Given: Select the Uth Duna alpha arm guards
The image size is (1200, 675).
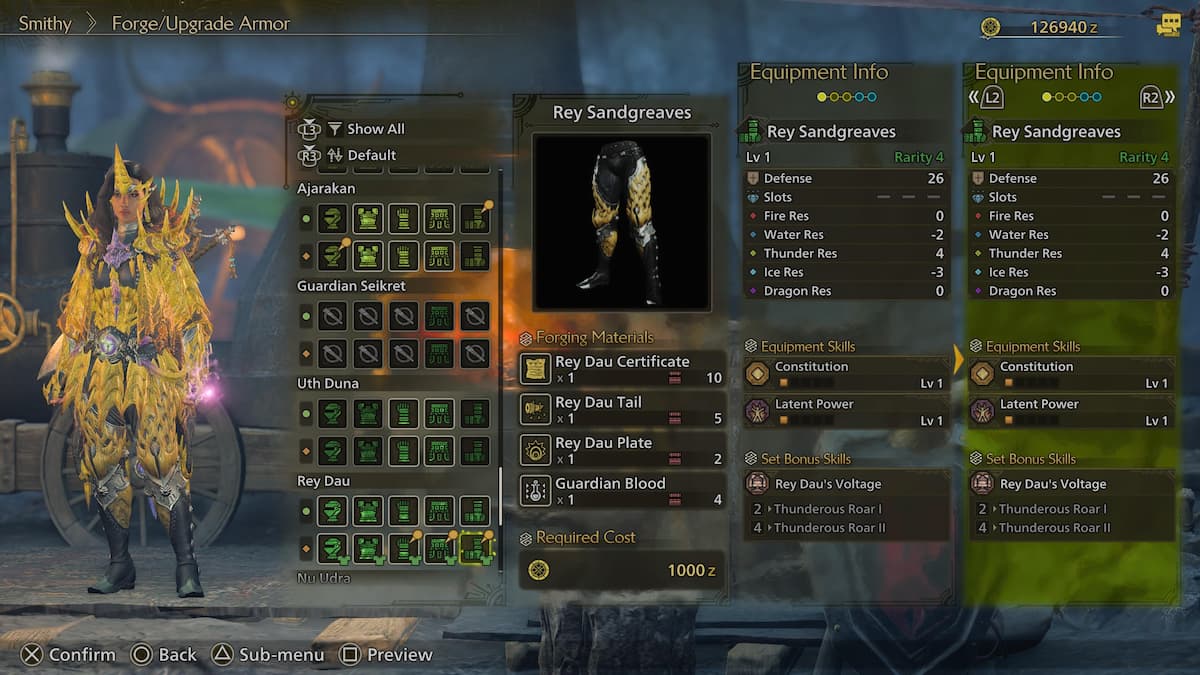Looking at the screenshot, I should point(403,414).
